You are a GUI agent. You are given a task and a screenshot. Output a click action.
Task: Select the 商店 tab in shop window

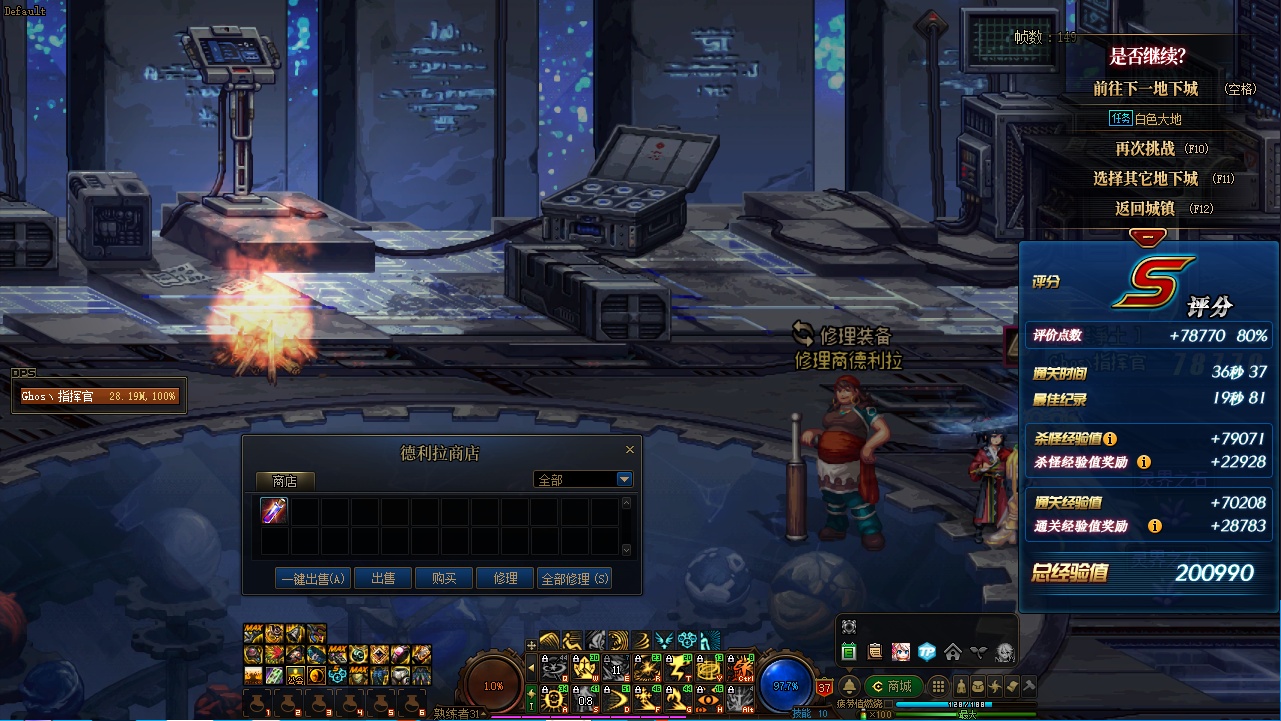pyautogui.click(x=285, y=481)
